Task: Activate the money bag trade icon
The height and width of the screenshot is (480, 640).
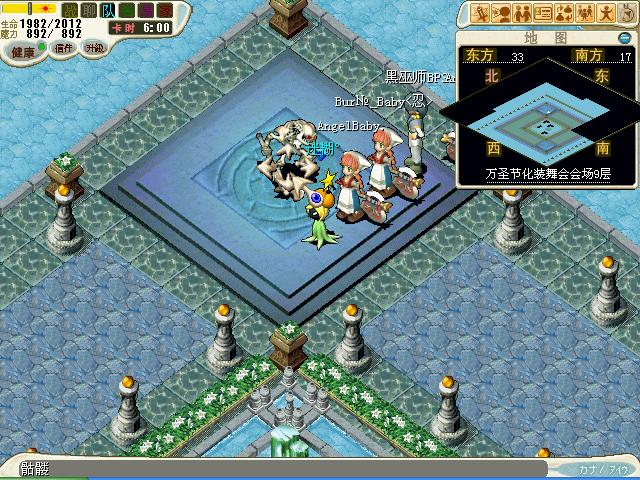Action: pos(565,13)
